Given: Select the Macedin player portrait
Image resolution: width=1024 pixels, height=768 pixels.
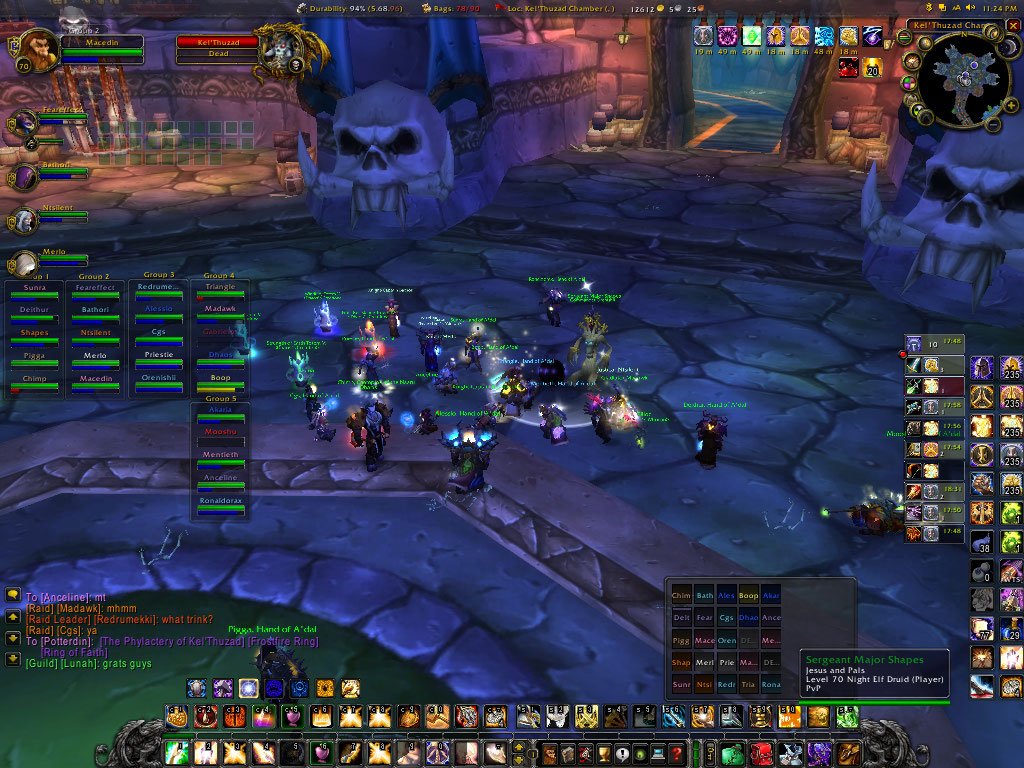Looking at the screenshot, I should 32,54.
